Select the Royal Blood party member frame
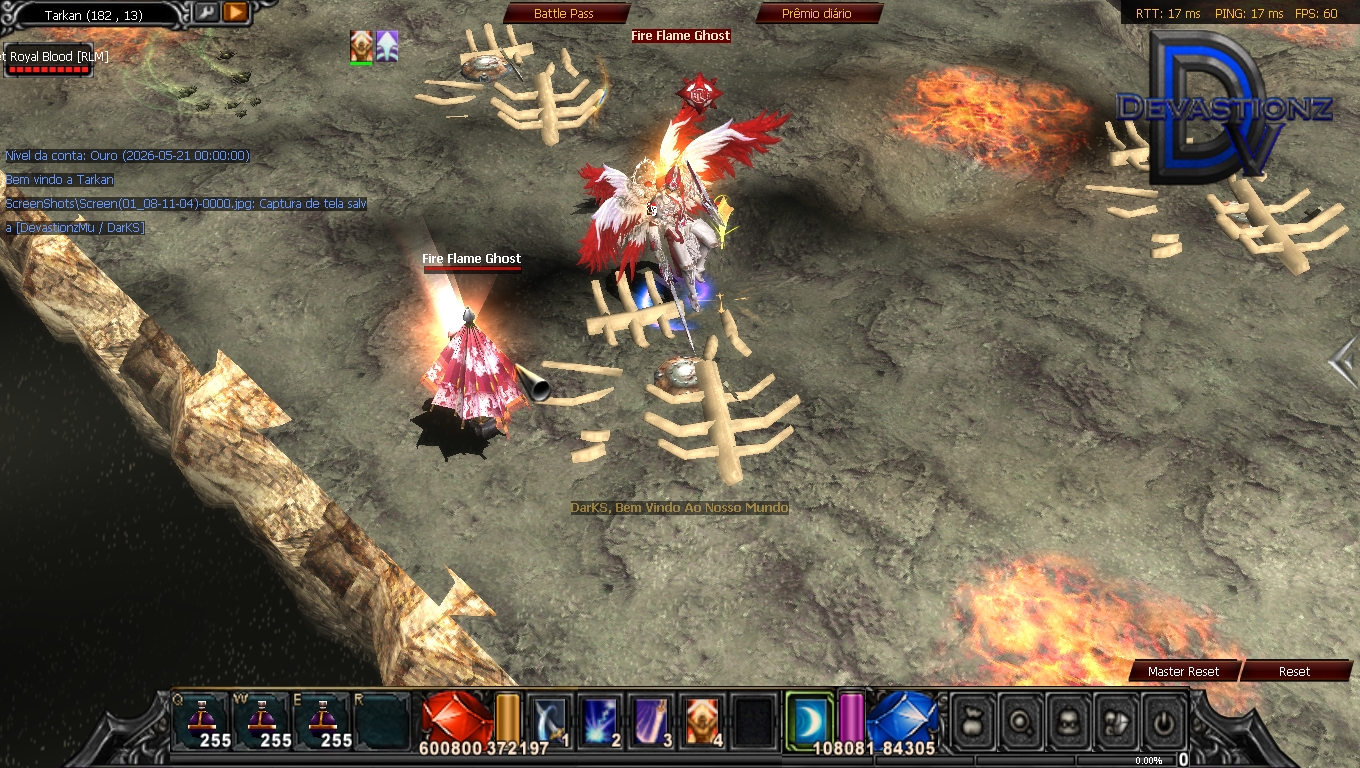 (50, 60)
